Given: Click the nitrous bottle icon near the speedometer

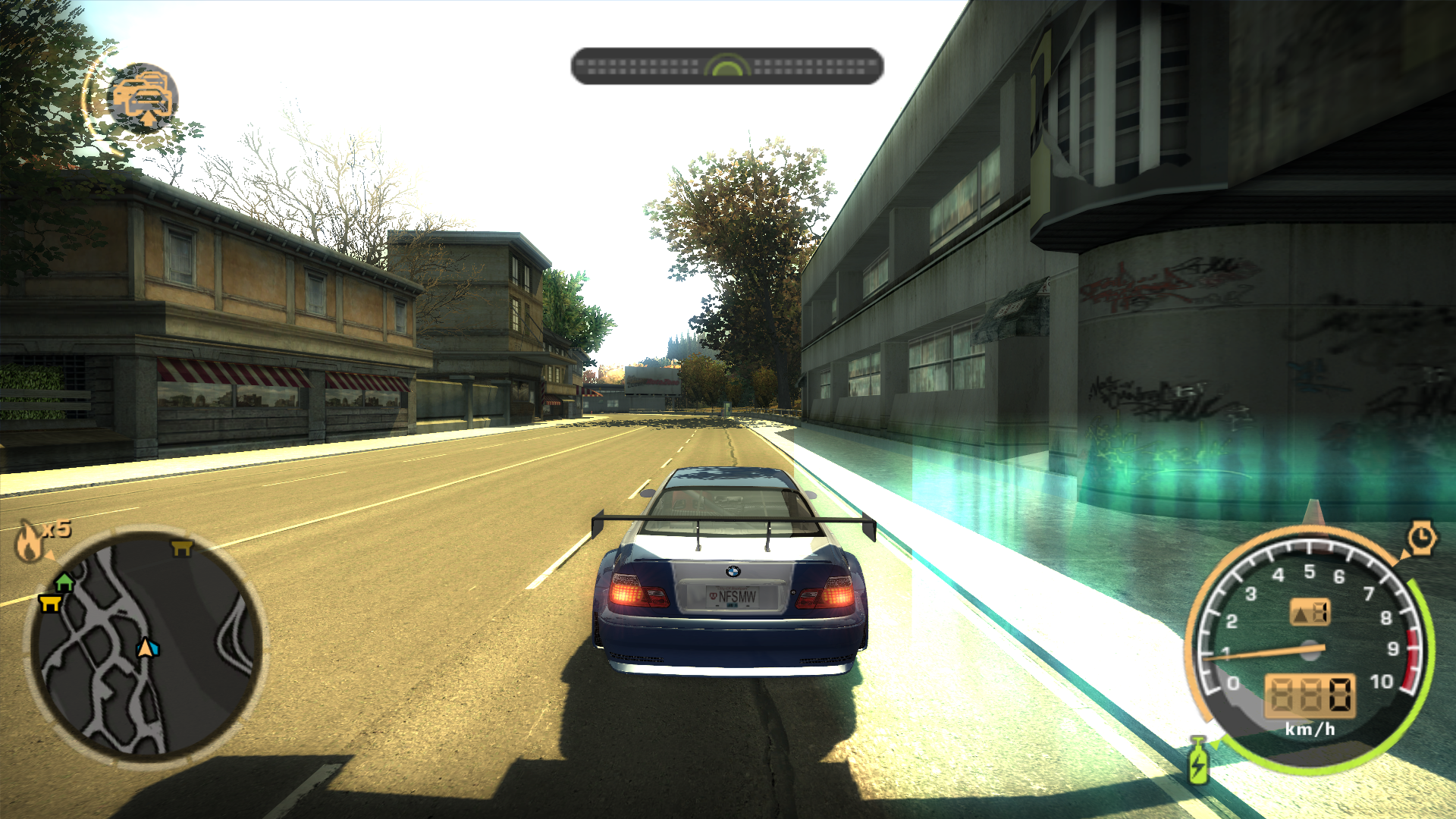Looking at the screenshot, I should click(x=1197, y=763).
